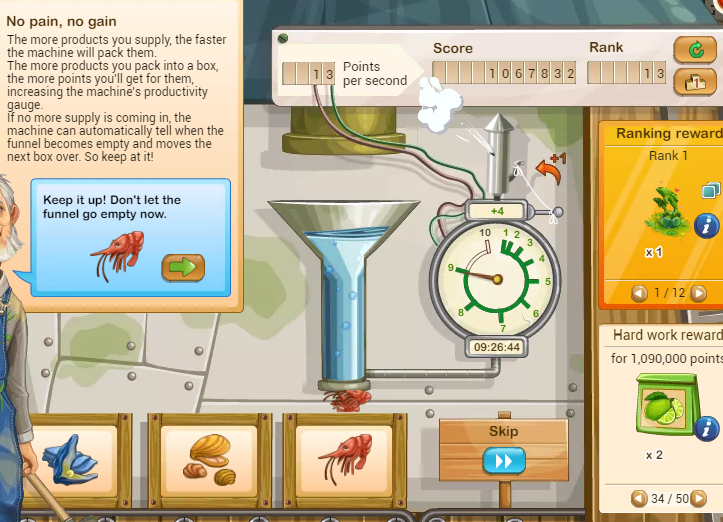Show info for the lime seed reward
Image resolution: width=723 pixels, height=522 pixels.
[707, 430]
